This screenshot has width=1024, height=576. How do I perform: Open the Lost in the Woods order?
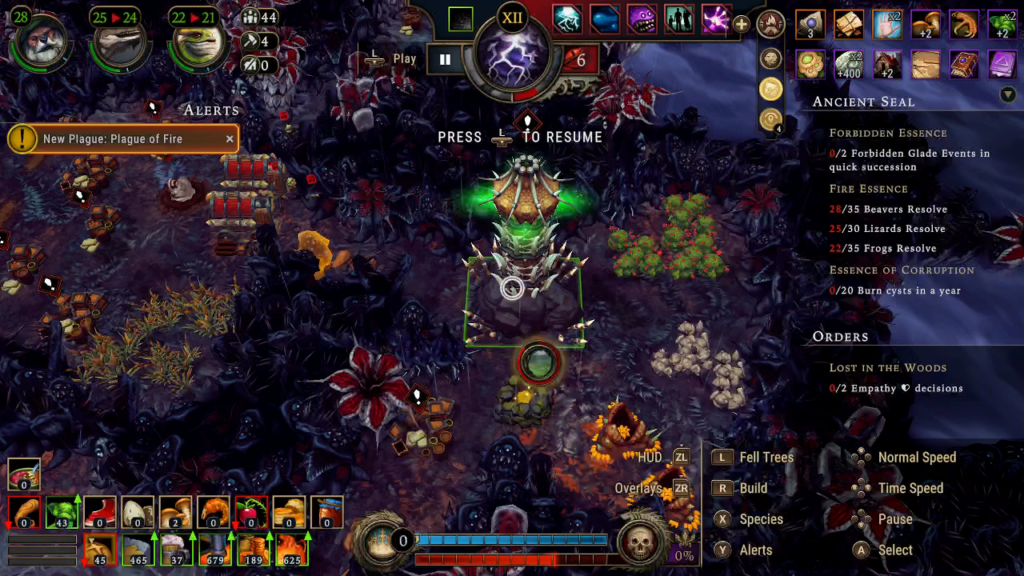tap(887, 368)
